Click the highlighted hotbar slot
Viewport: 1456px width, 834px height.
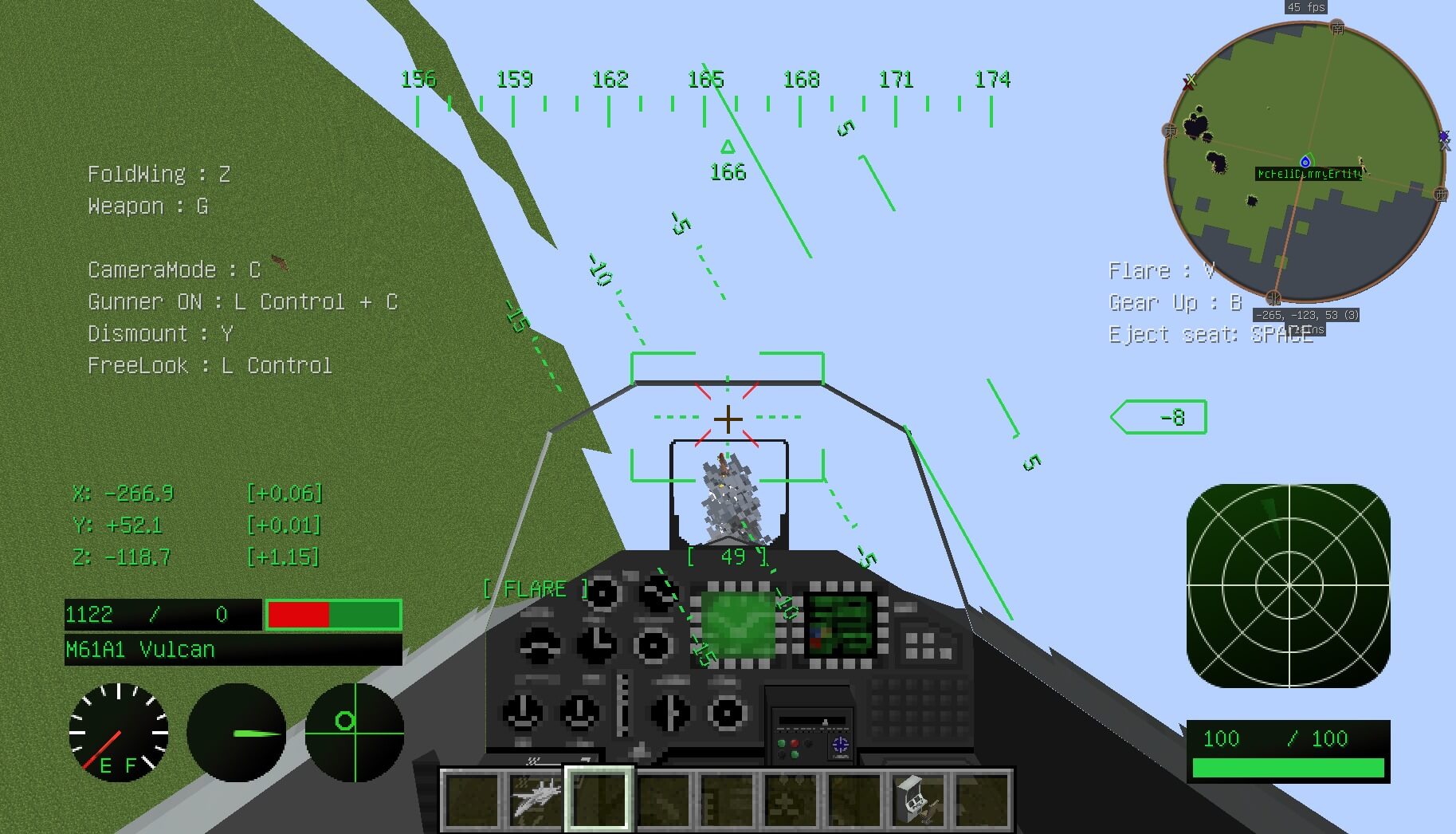(599, 799)
